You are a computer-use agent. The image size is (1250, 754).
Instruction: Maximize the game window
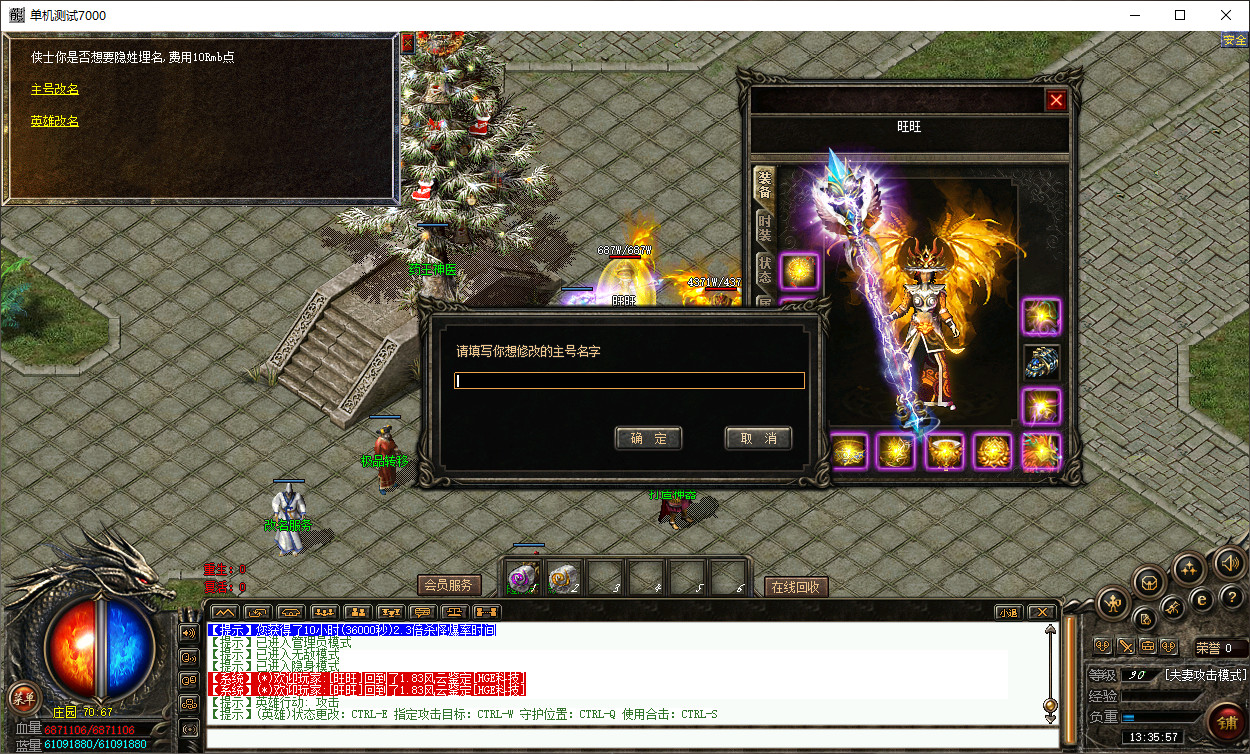point(1180,15)
